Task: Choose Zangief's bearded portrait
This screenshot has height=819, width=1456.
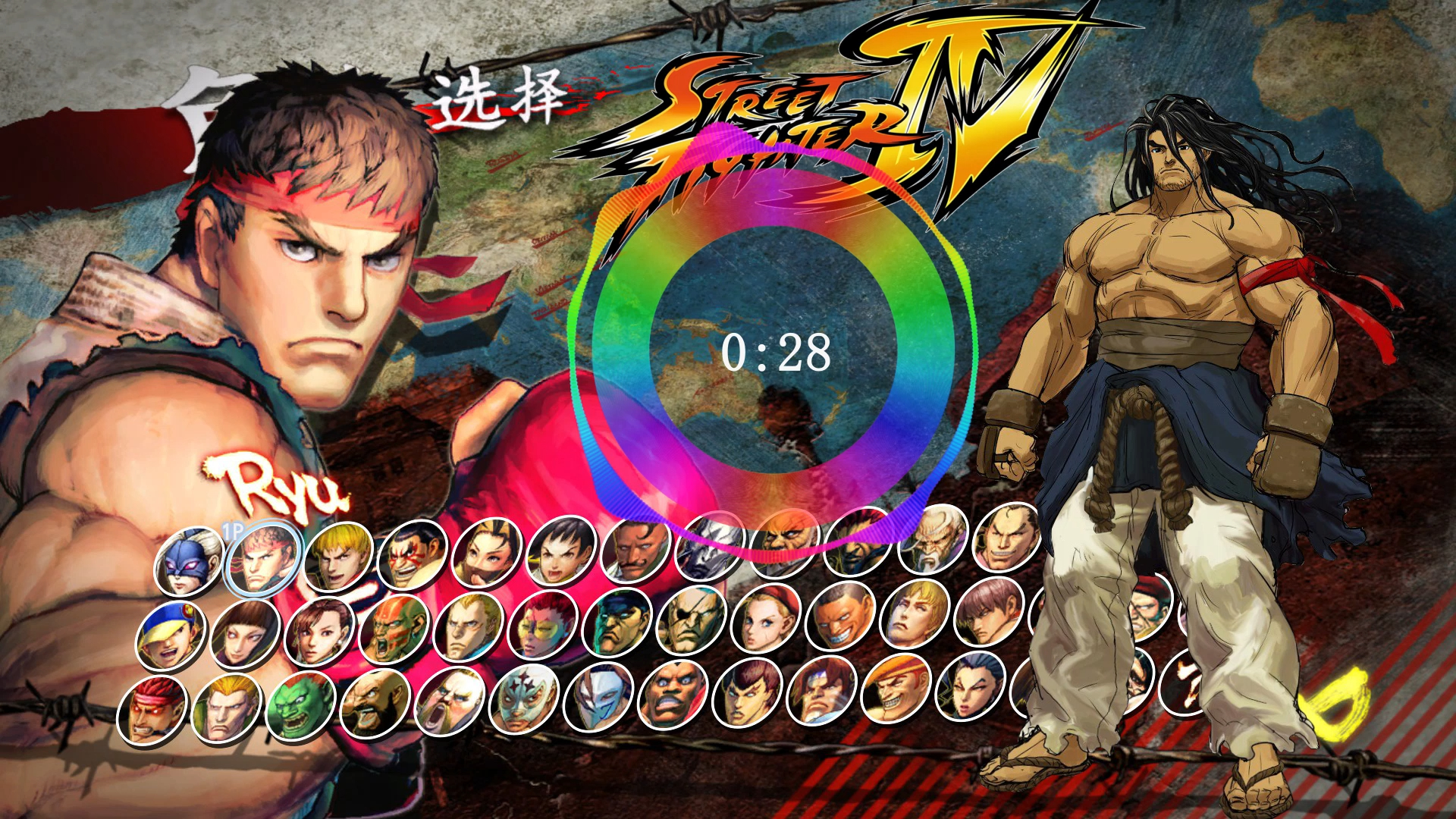Action: (375, 704)
